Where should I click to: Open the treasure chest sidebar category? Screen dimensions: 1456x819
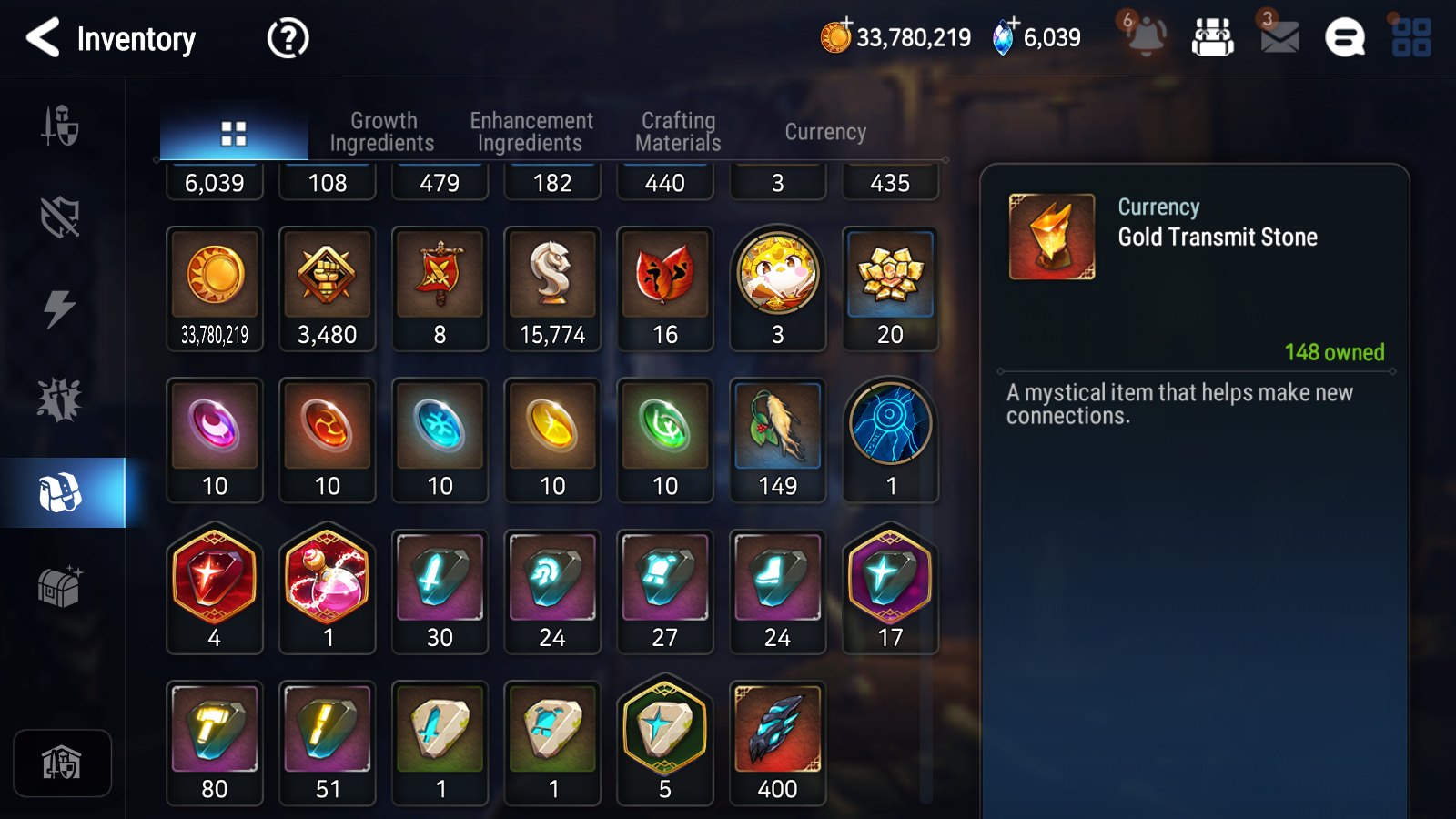60,585
